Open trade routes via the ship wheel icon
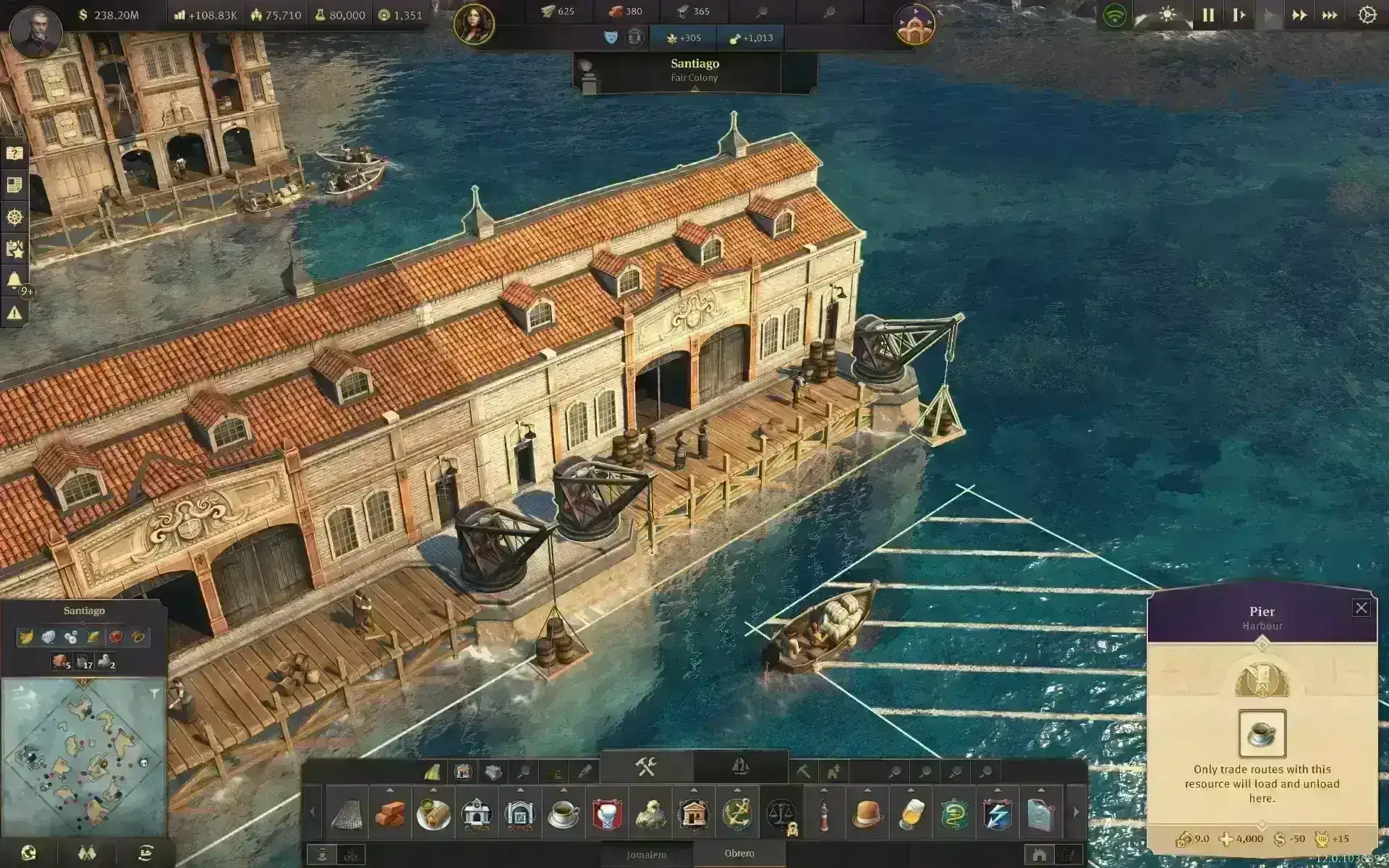Viewport: 1389px width, 868px height. coord(14,216)
